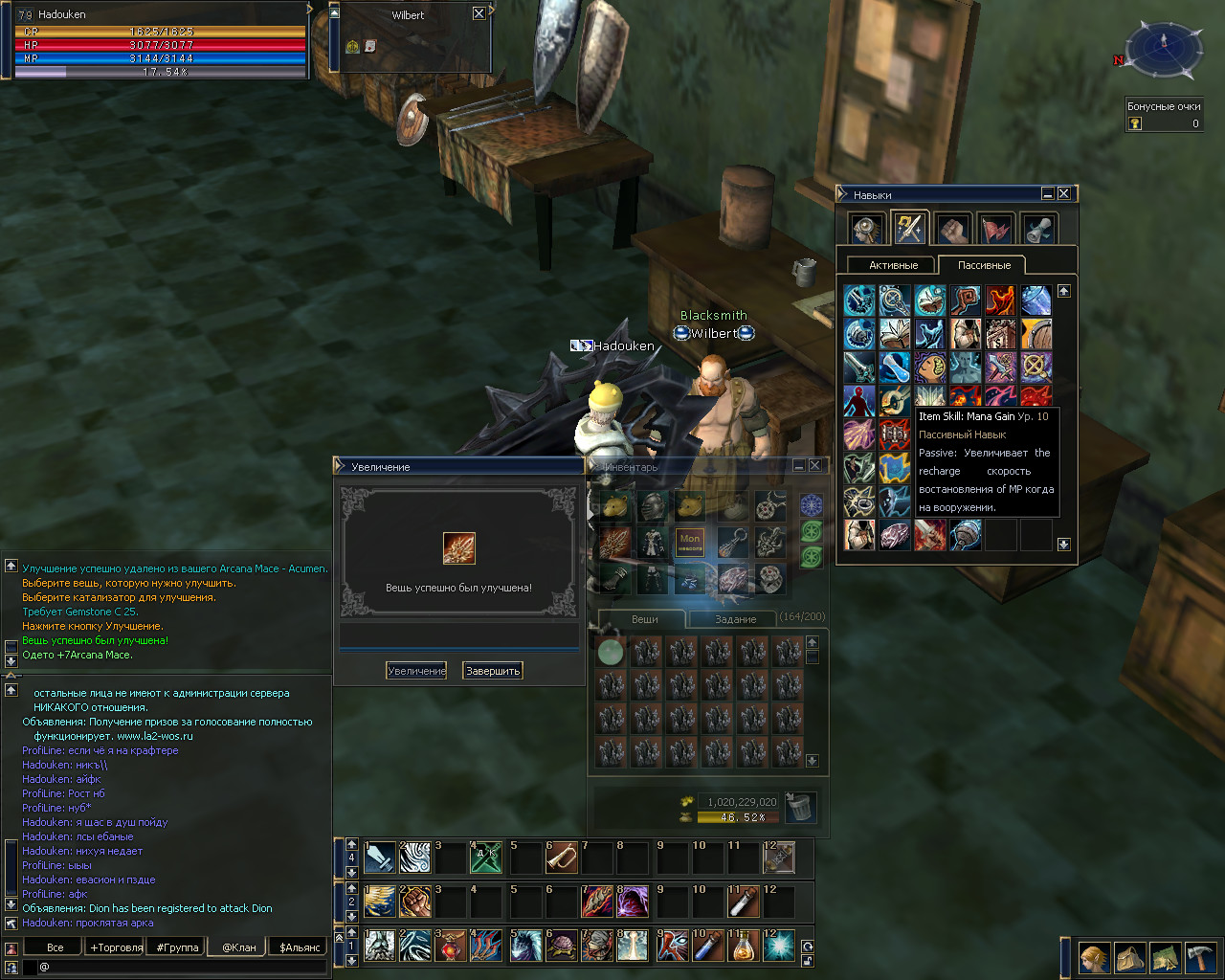1225x980 pixels.
Task: Switch to the Активные skills tab
Action: [893, 265]
